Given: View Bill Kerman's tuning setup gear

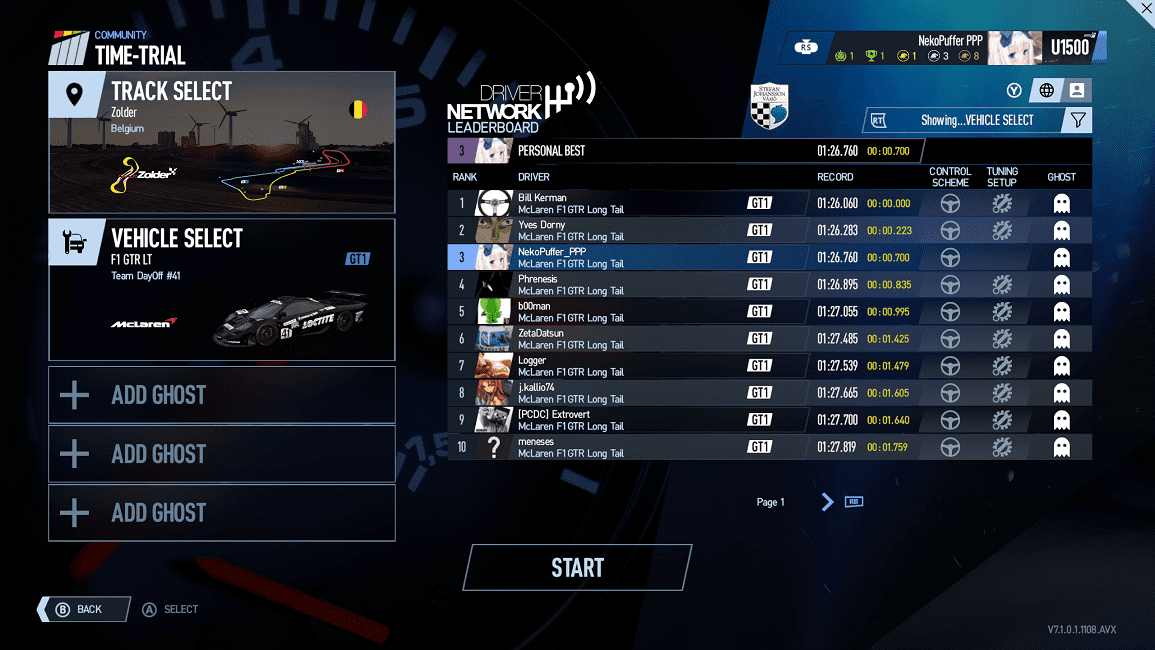Looking at the screenshot, I should coord(1001,204).
